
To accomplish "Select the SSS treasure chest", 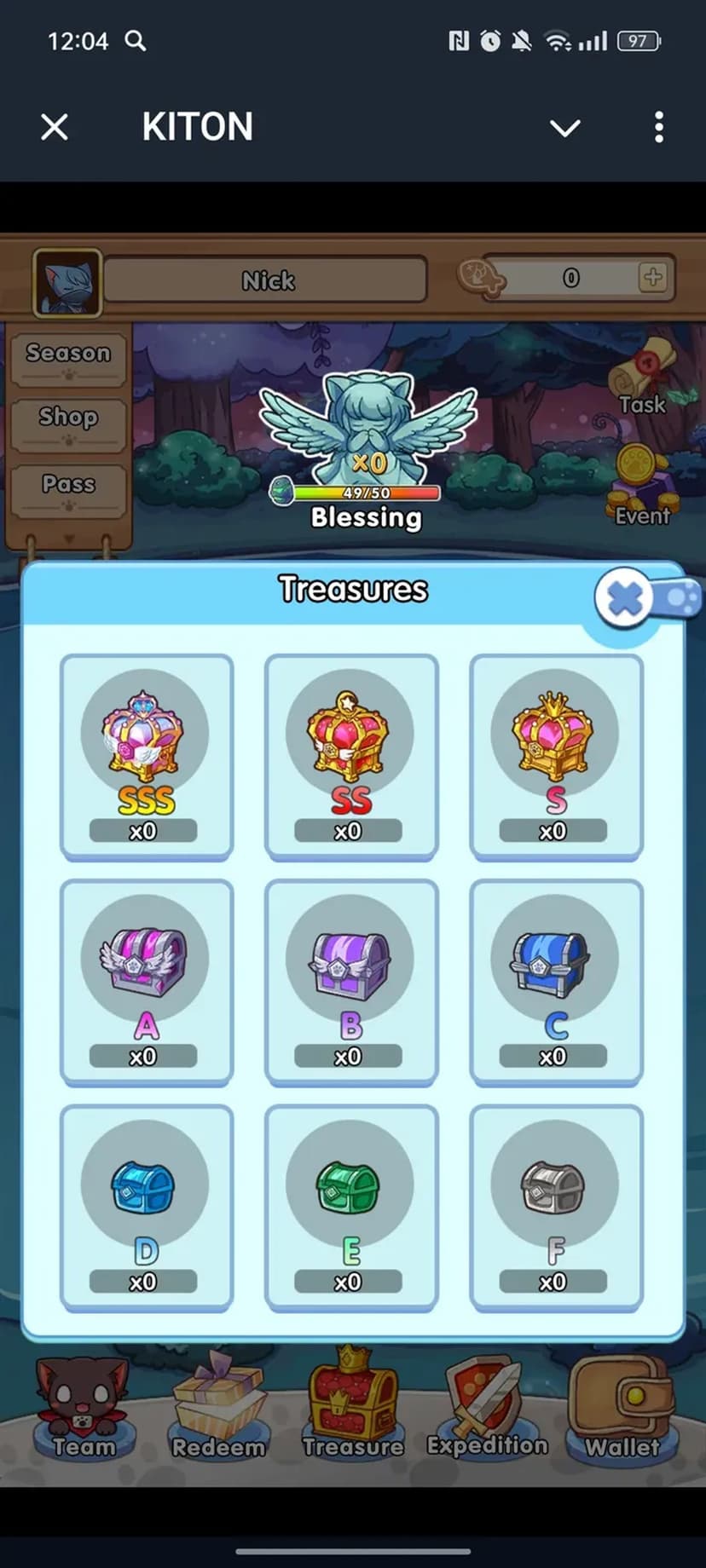I will click(146, 756).
